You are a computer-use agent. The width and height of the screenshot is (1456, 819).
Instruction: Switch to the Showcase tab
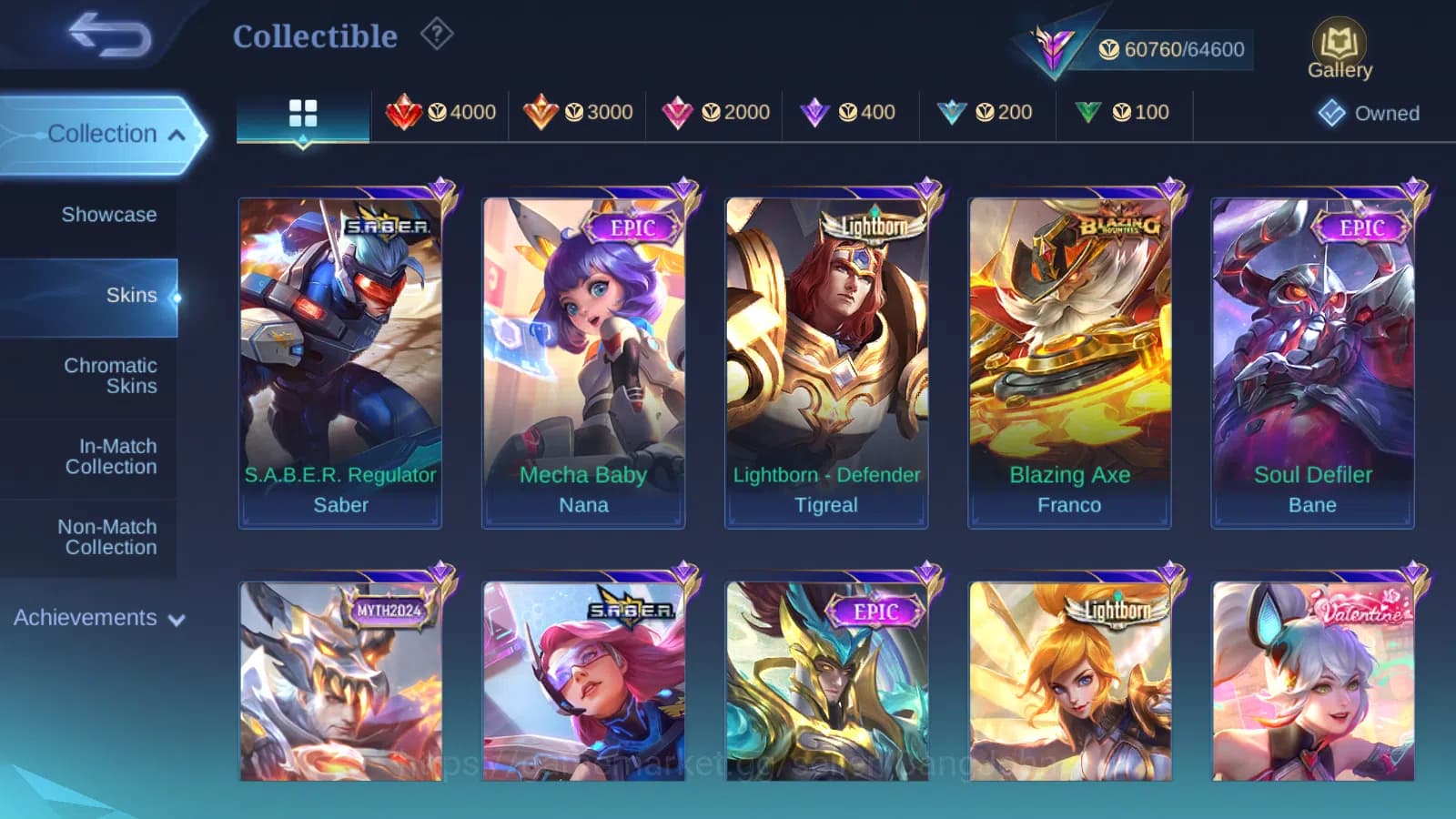tap(109, 215)
